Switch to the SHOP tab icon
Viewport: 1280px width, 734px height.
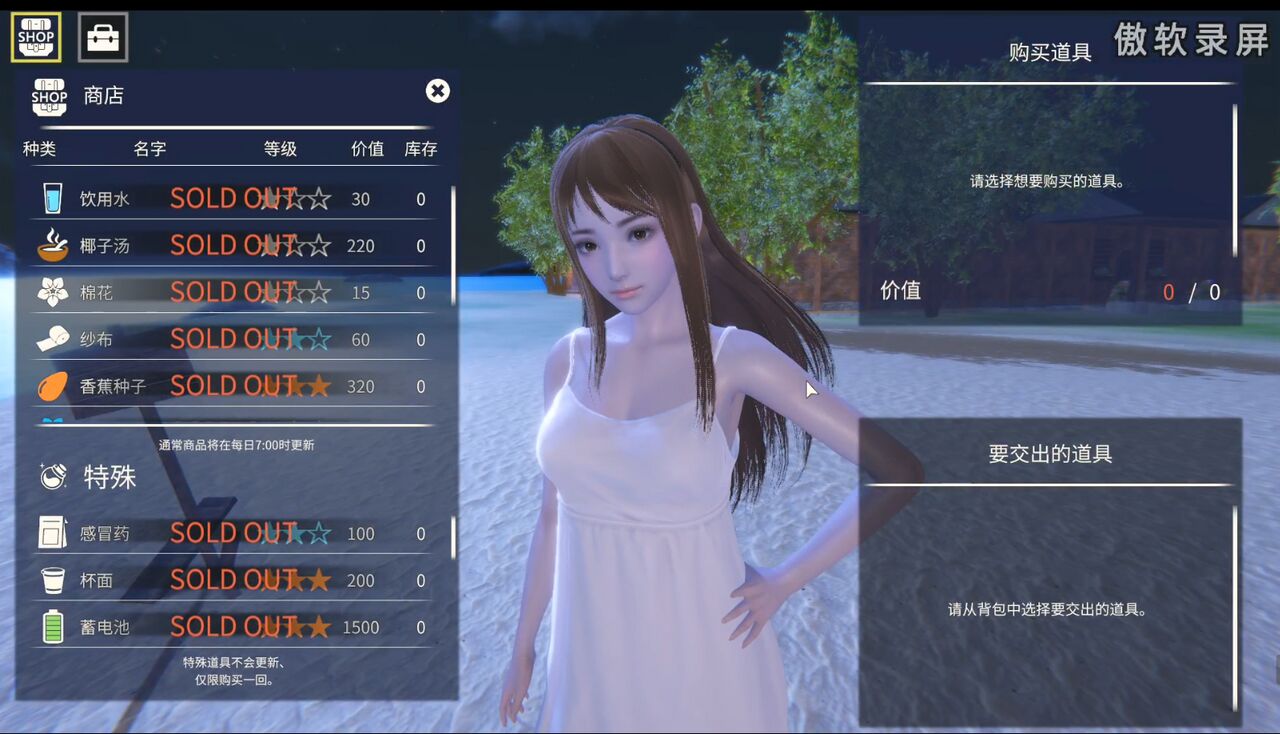[36, 37]
